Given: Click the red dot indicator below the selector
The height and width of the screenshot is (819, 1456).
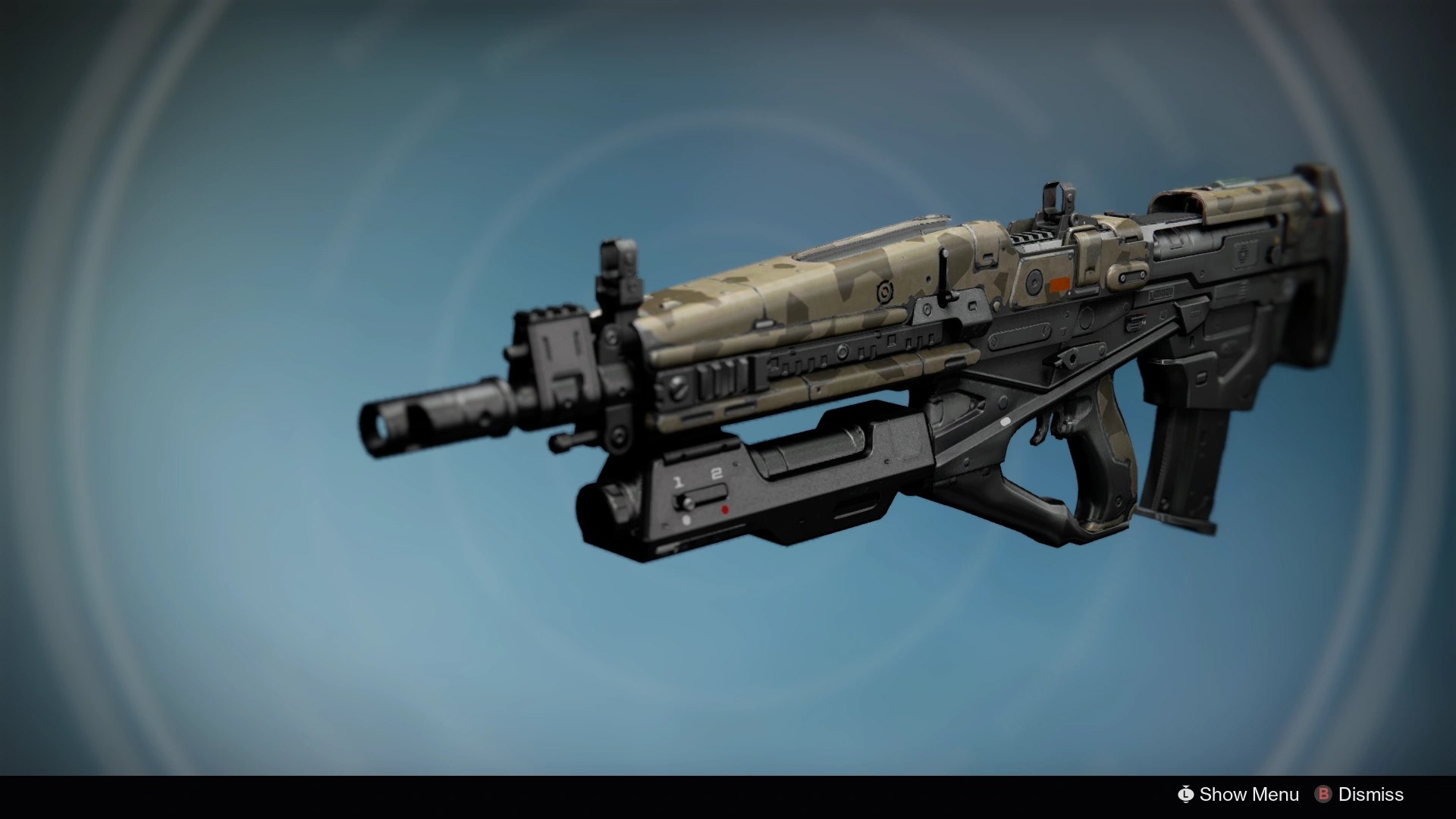Looking at the screenshot, I should (725, 509).
